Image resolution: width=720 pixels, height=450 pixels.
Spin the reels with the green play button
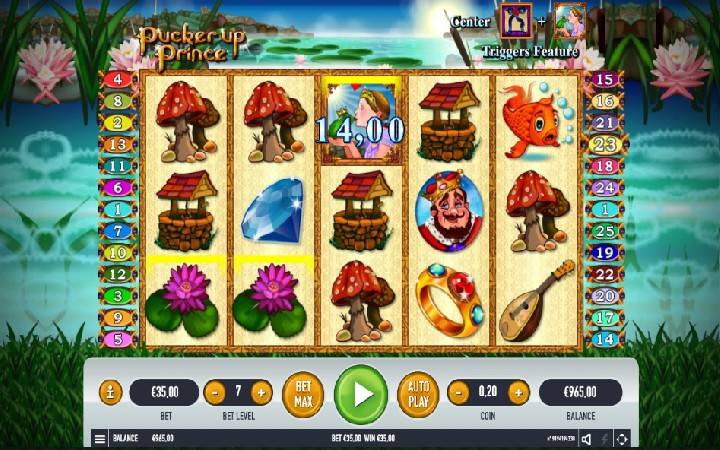[360, 393]
